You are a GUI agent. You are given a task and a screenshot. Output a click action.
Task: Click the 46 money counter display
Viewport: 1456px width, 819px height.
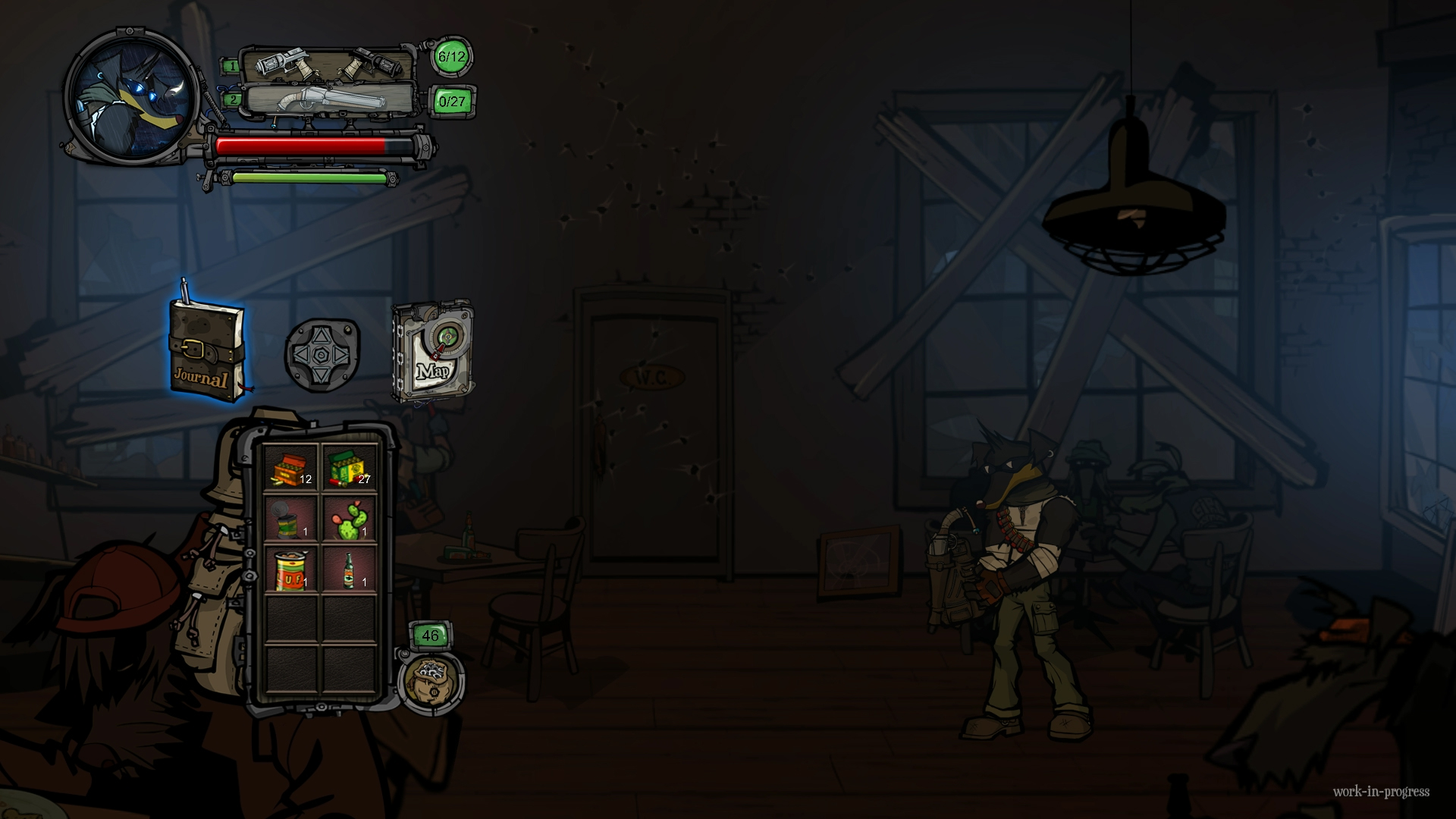[x=429, y=635]
